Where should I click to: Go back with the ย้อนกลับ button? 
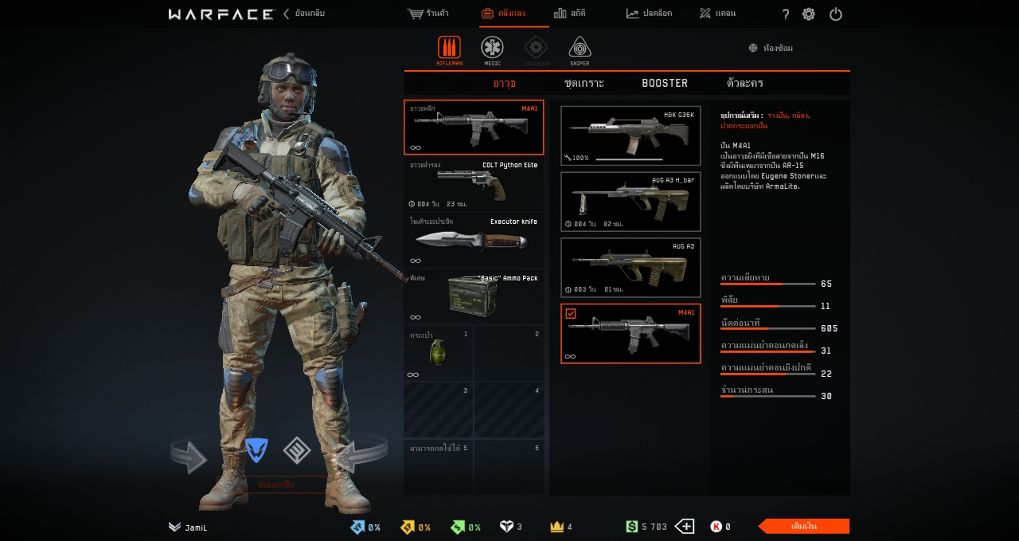304,14
